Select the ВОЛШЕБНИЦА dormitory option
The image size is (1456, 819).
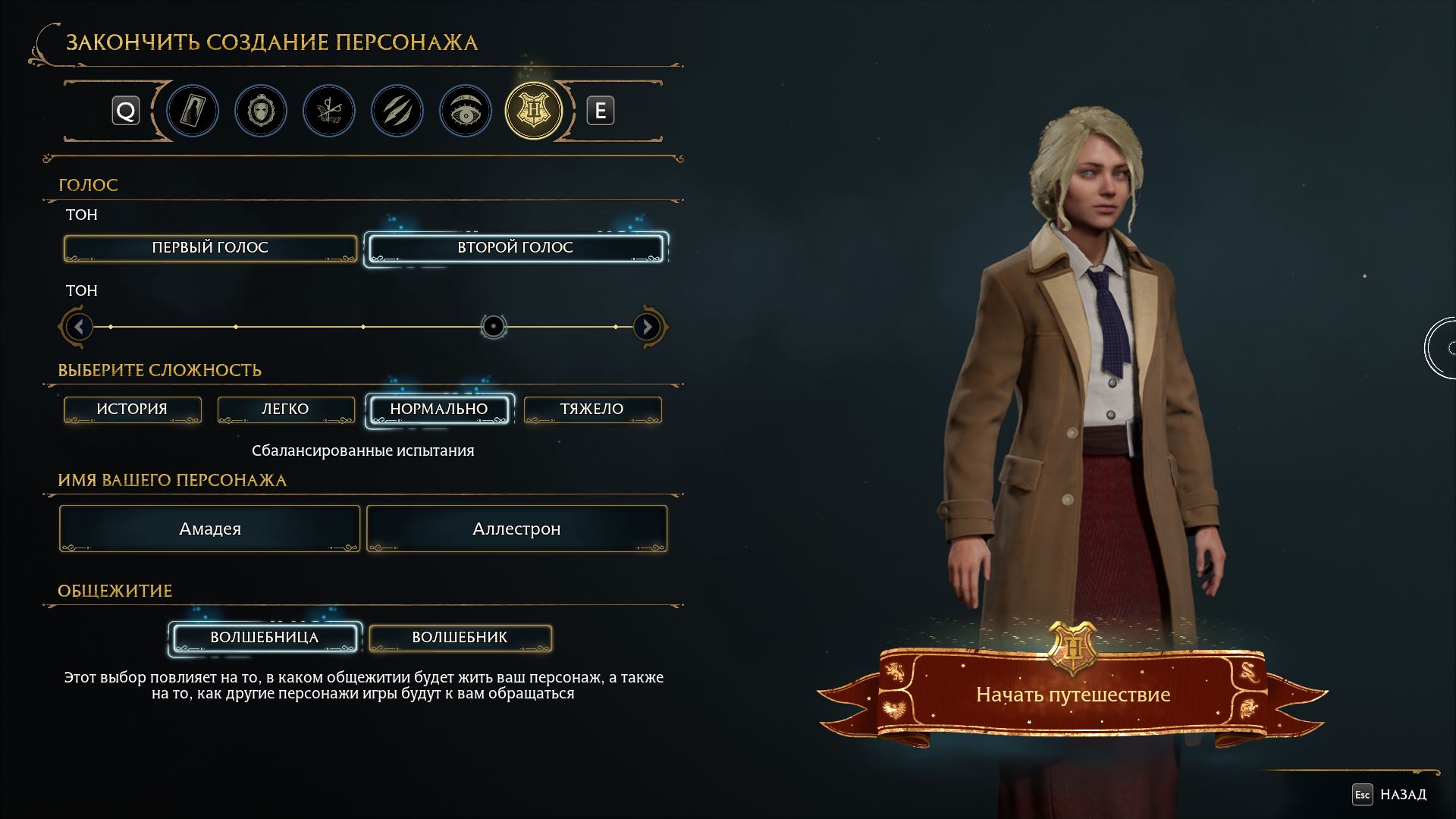264,638
